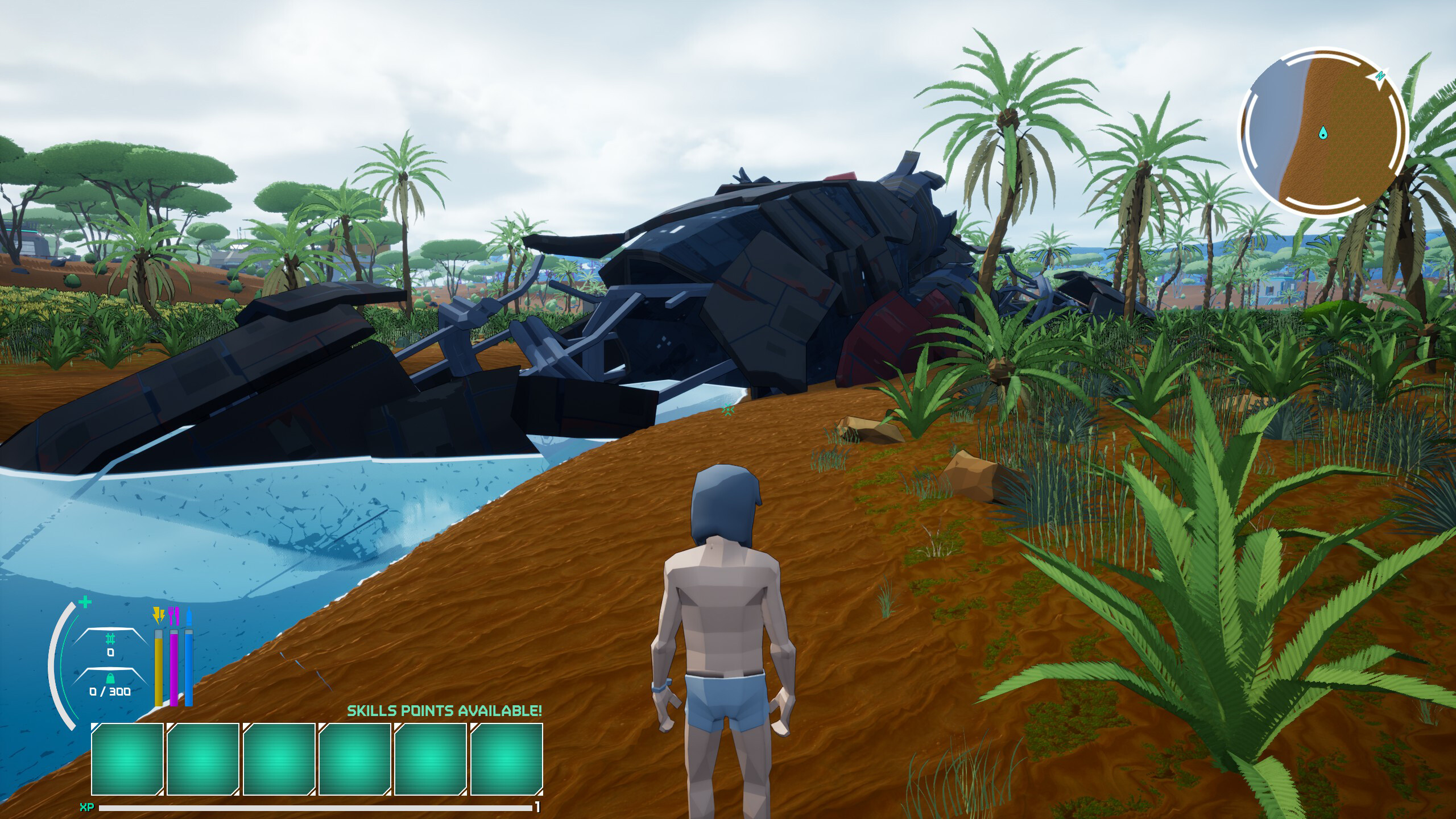Select the yellow lightning energy icon
The width and height of the screenshot is (1456, 819).
click(x=159, y=616)
